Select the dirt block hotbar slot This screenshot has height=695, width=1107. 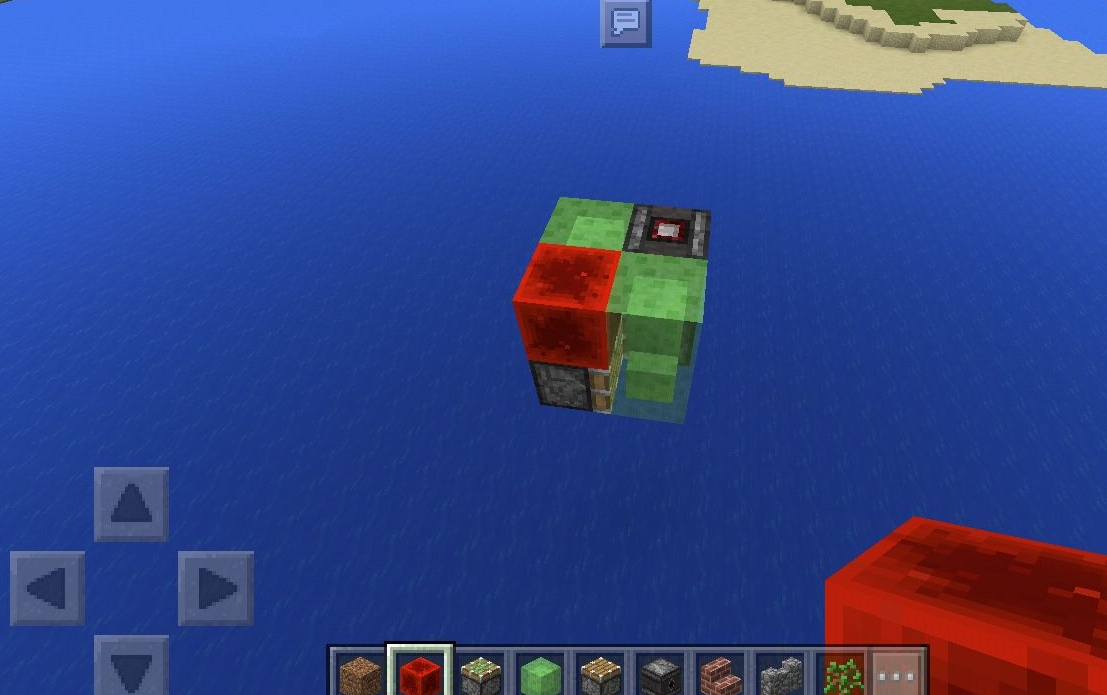(359, 674)
